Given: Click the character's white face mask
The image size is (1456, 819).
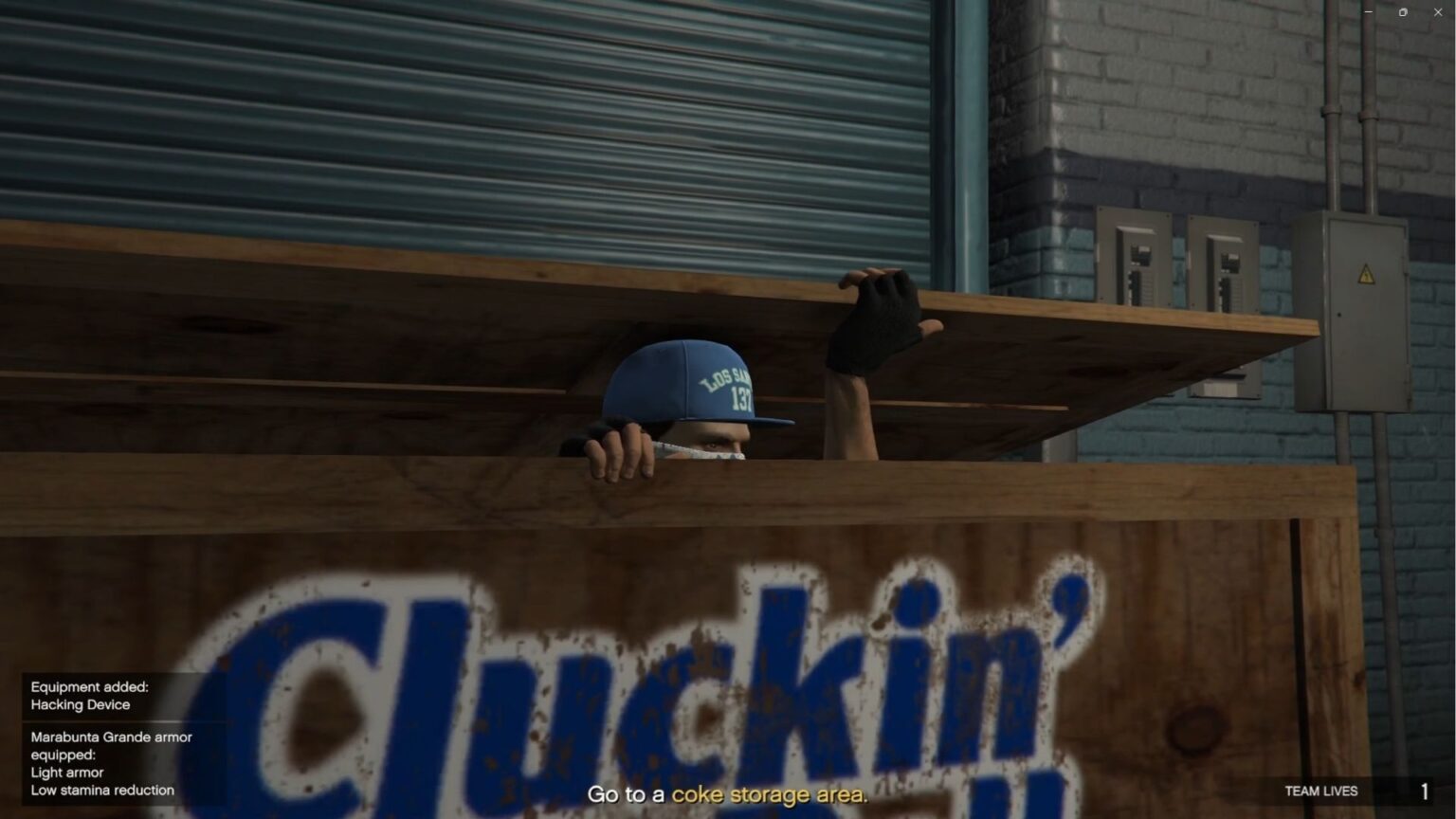Looking at the screenshot, I should 701,453.
